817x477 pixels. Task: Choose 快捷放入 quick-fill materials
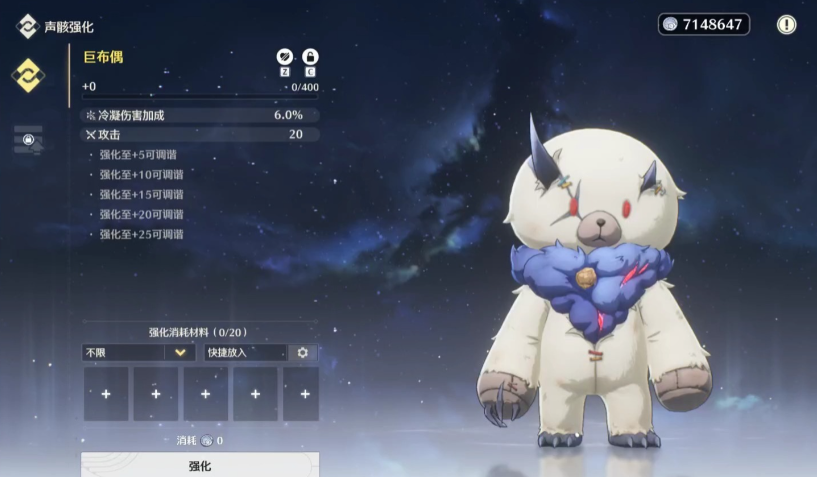coord(244,352)
